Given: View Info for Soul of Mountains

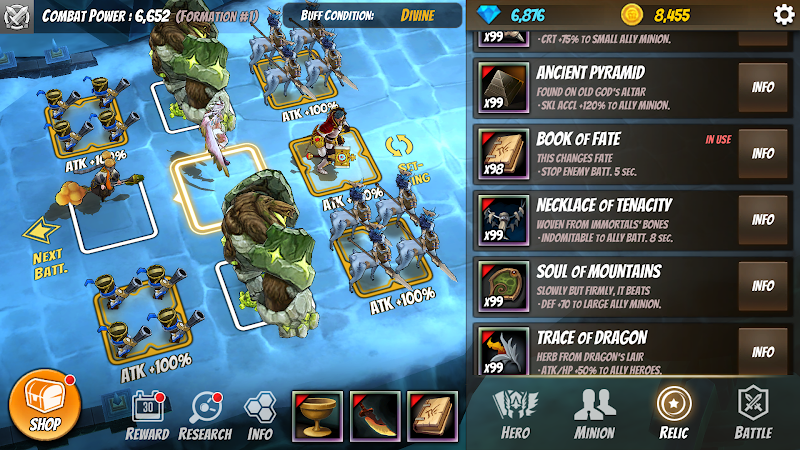Looking at the screenshot, I should tap(763, 286).
